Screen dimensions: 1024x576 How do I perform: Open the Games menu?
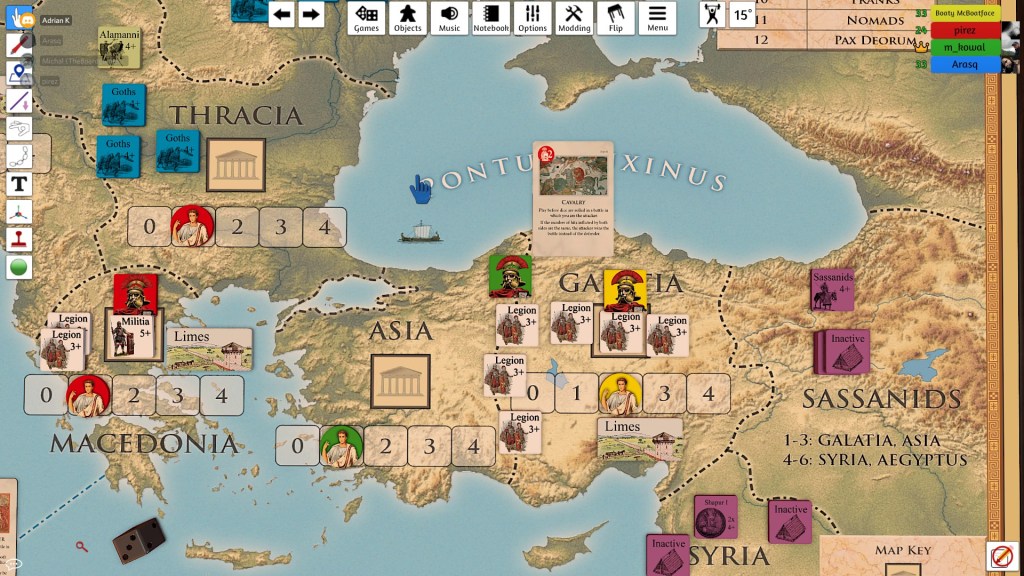pyautogui.click(x=367, y=17)
